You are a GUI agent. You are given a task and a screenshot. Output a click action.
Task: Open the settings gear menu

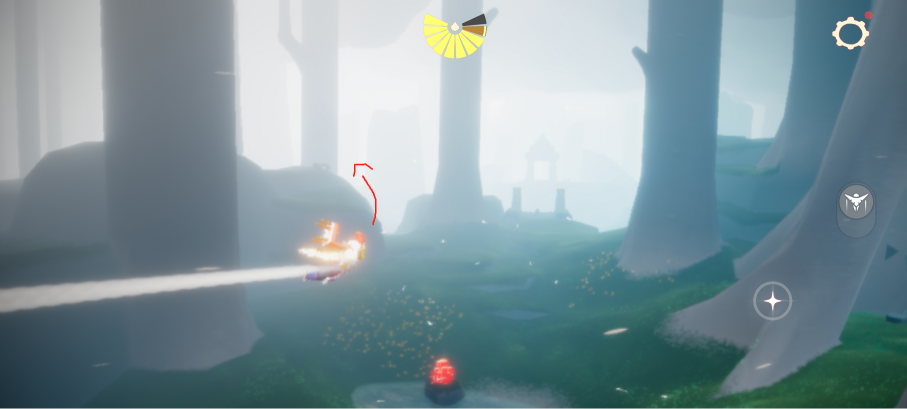tap(850, 34)
